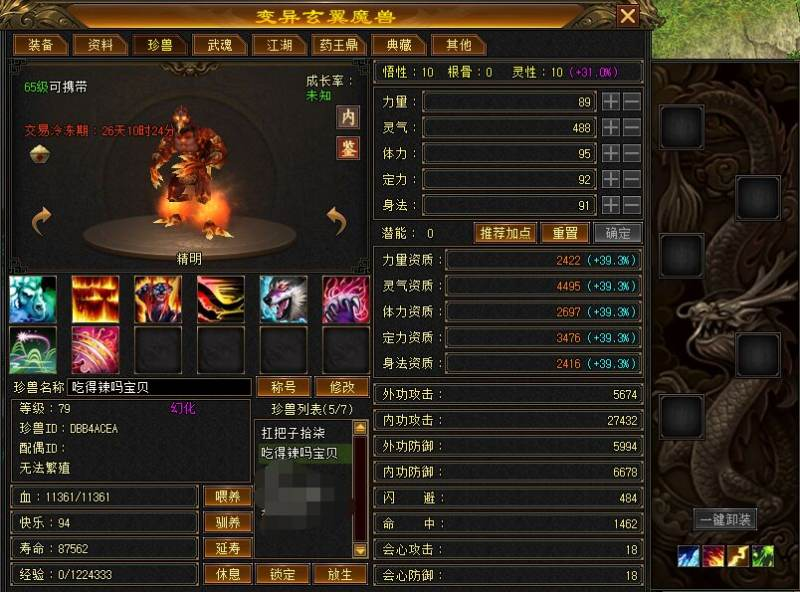Extend pet lifespan with 延寿
Image resolution: width=800 pixels, height=592 pixels.
pos(228,548)
